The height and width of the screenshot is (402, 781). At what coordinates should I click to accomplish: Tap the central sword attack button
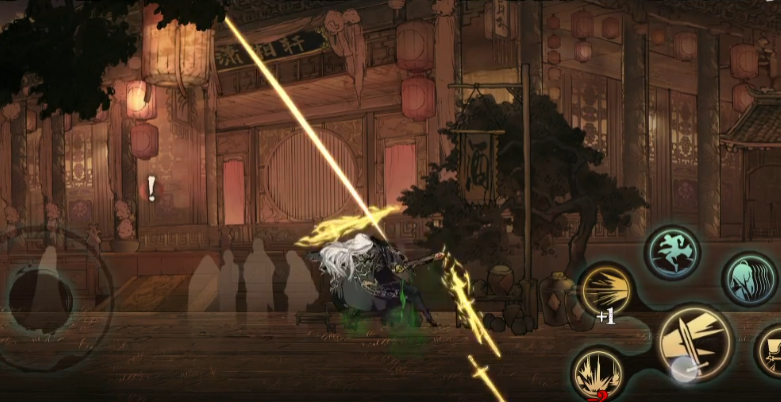pos(694,344)
